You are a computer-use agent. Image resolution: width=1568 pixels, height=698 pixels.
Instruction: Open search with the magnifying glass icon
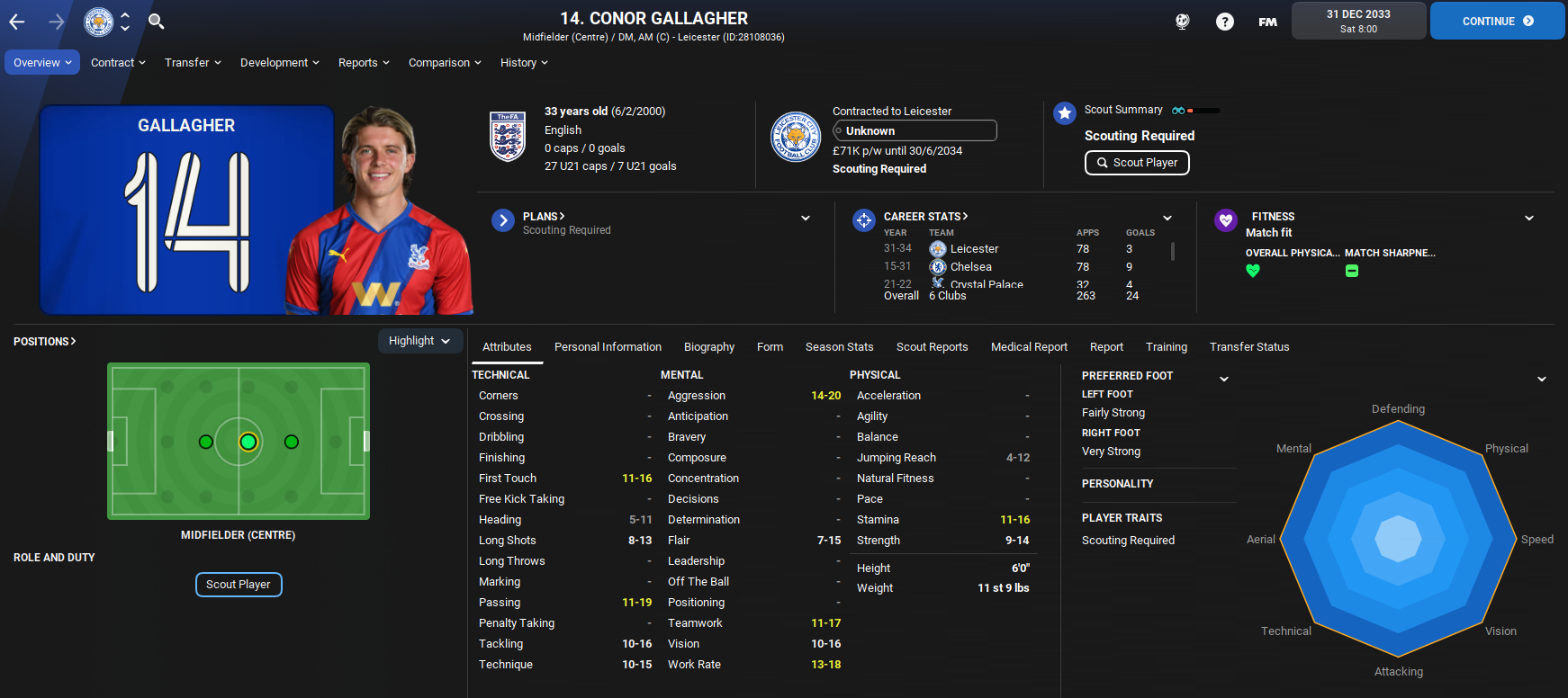tap(156, 21)
